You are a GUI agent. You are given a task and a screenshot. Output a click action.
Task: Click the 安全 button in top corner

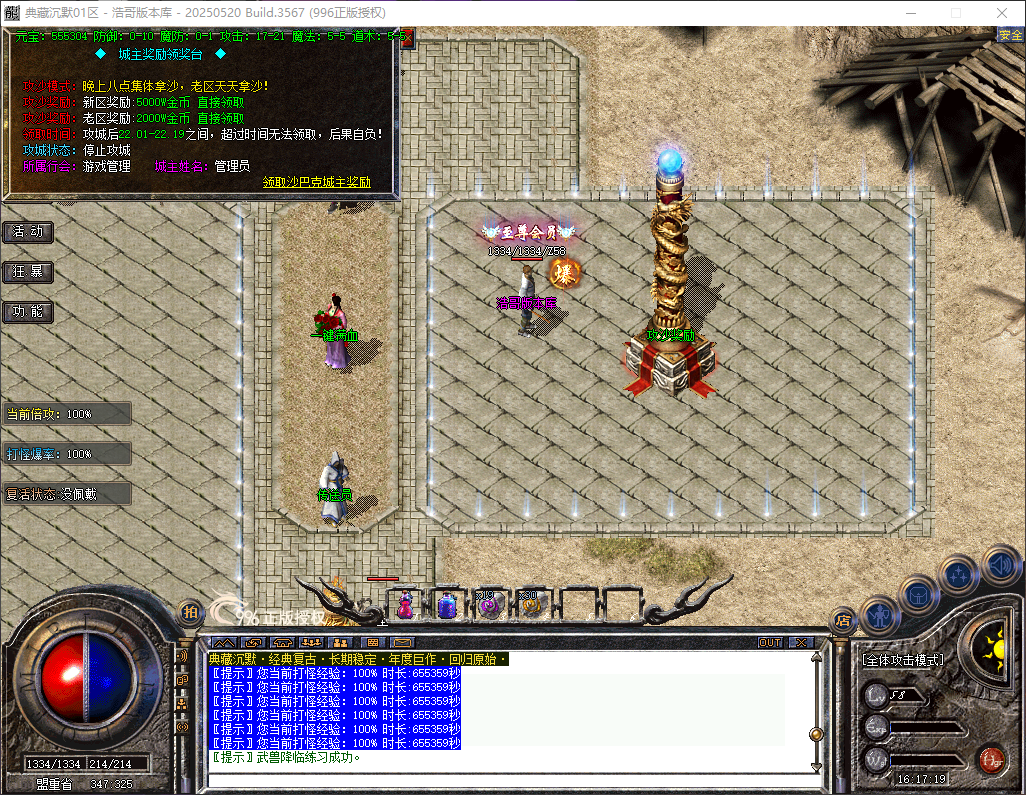(1010, 35)
